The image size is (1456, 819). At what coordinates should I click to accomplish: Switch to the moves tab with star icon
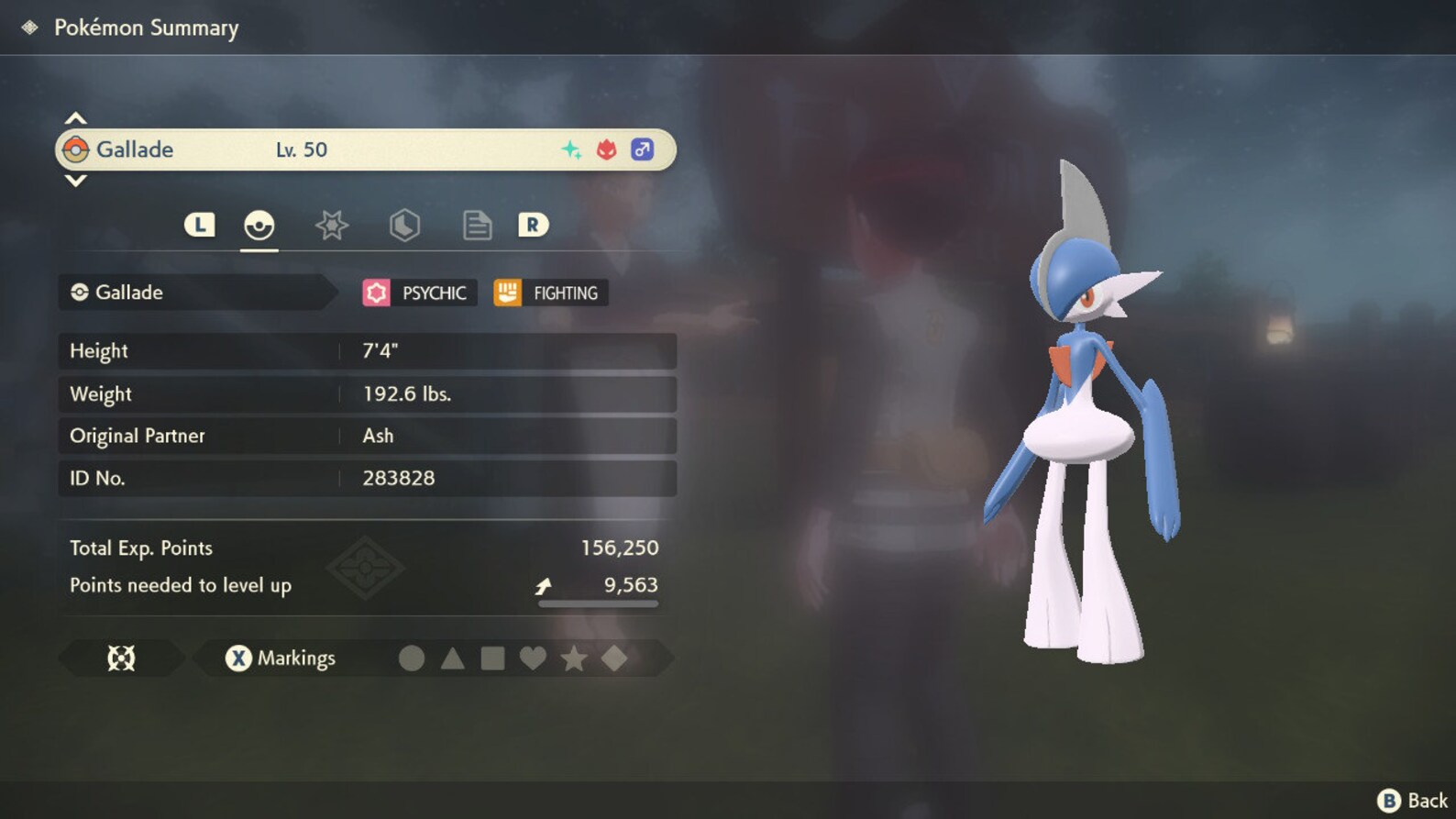click(x=331, y=225)
